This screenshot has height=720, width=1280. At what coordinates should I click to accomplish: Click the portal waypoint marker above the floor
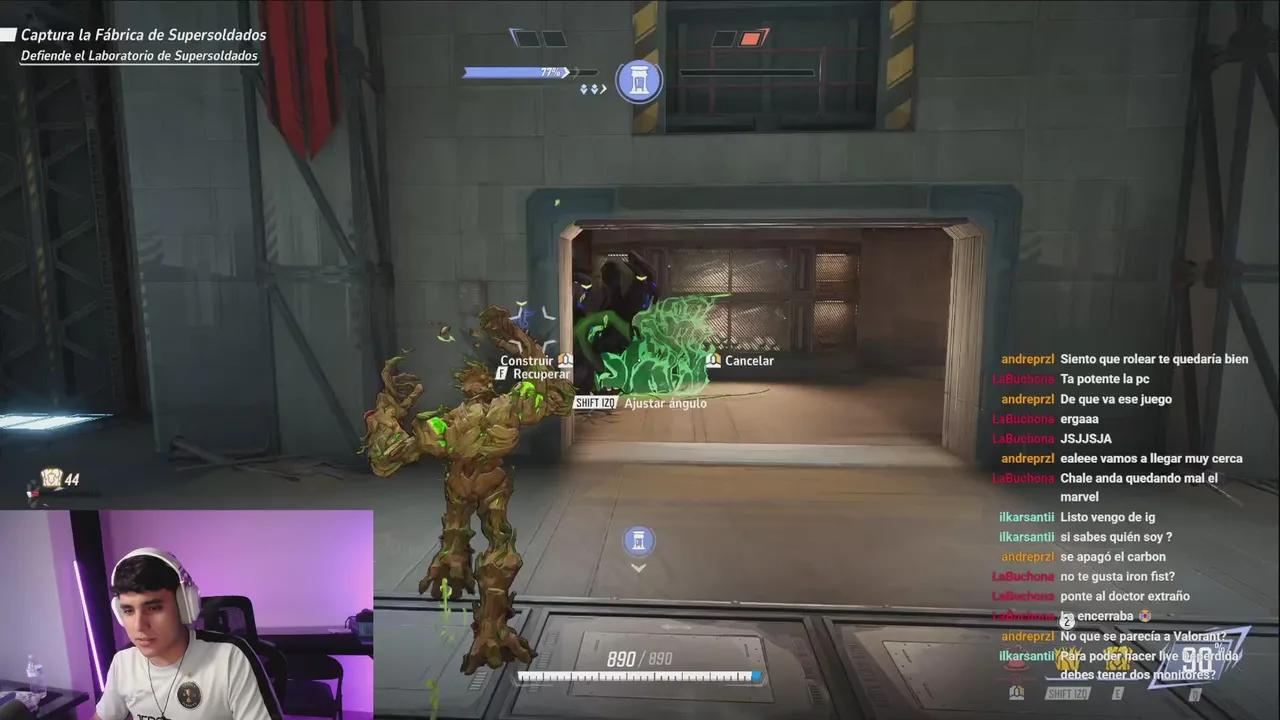[639, 541]
